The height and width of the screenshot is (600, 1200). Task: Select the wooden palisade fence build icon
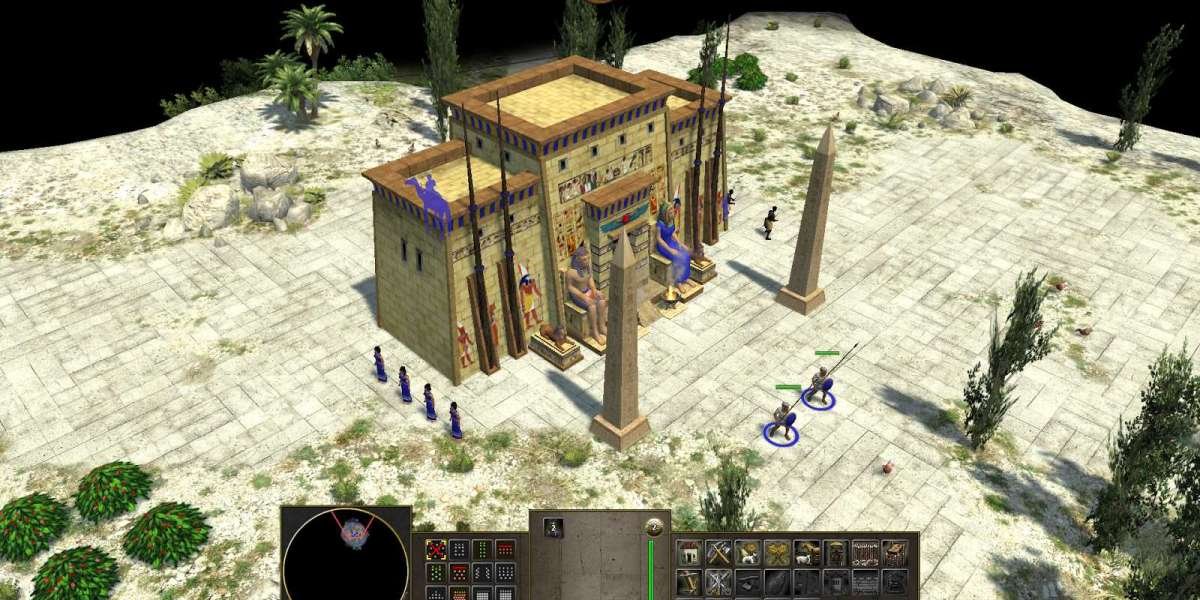click(x=865, y=553)
